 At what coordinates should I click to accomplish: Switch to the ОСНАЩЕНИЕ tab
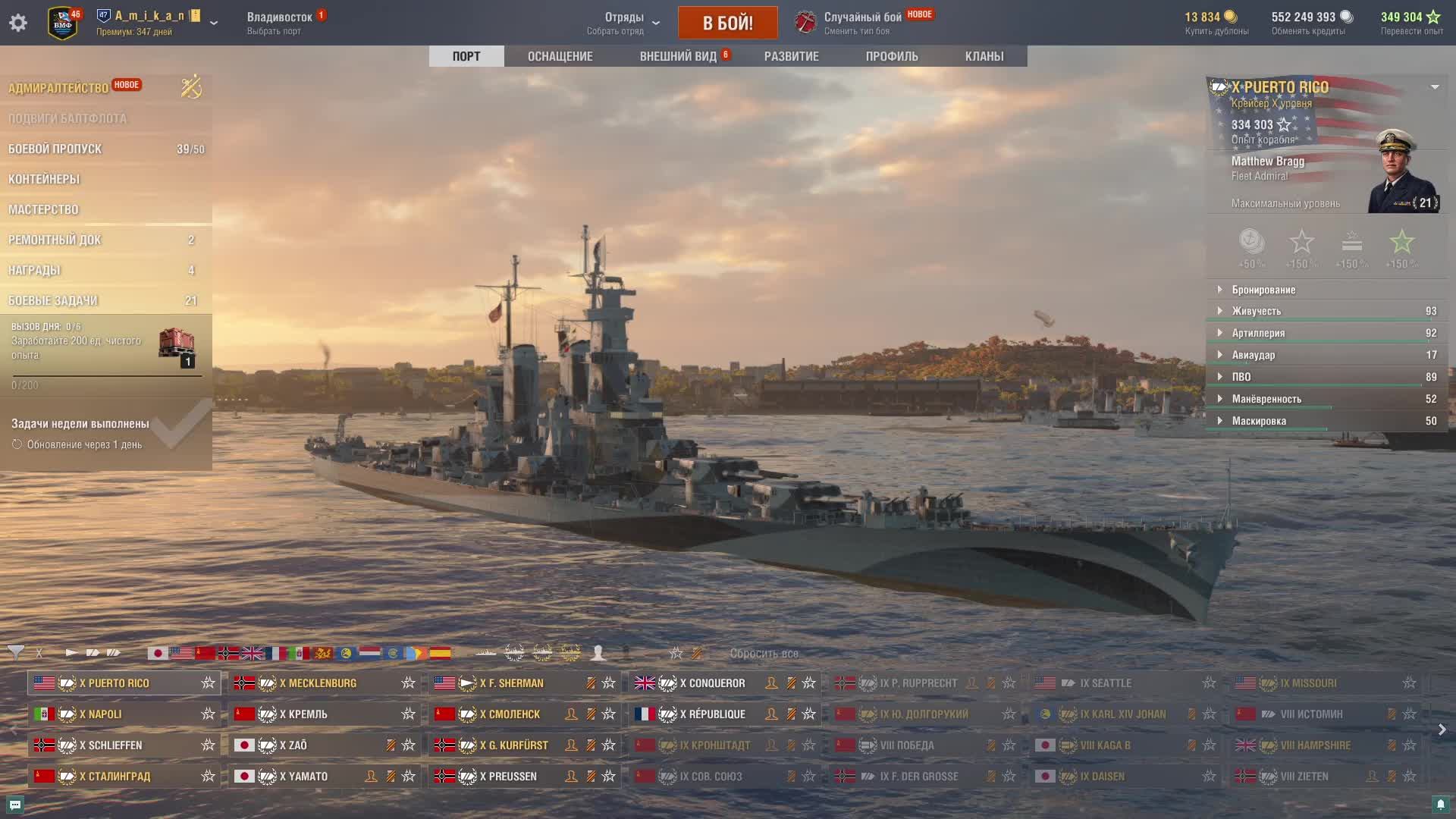click(x=560, y=56)
